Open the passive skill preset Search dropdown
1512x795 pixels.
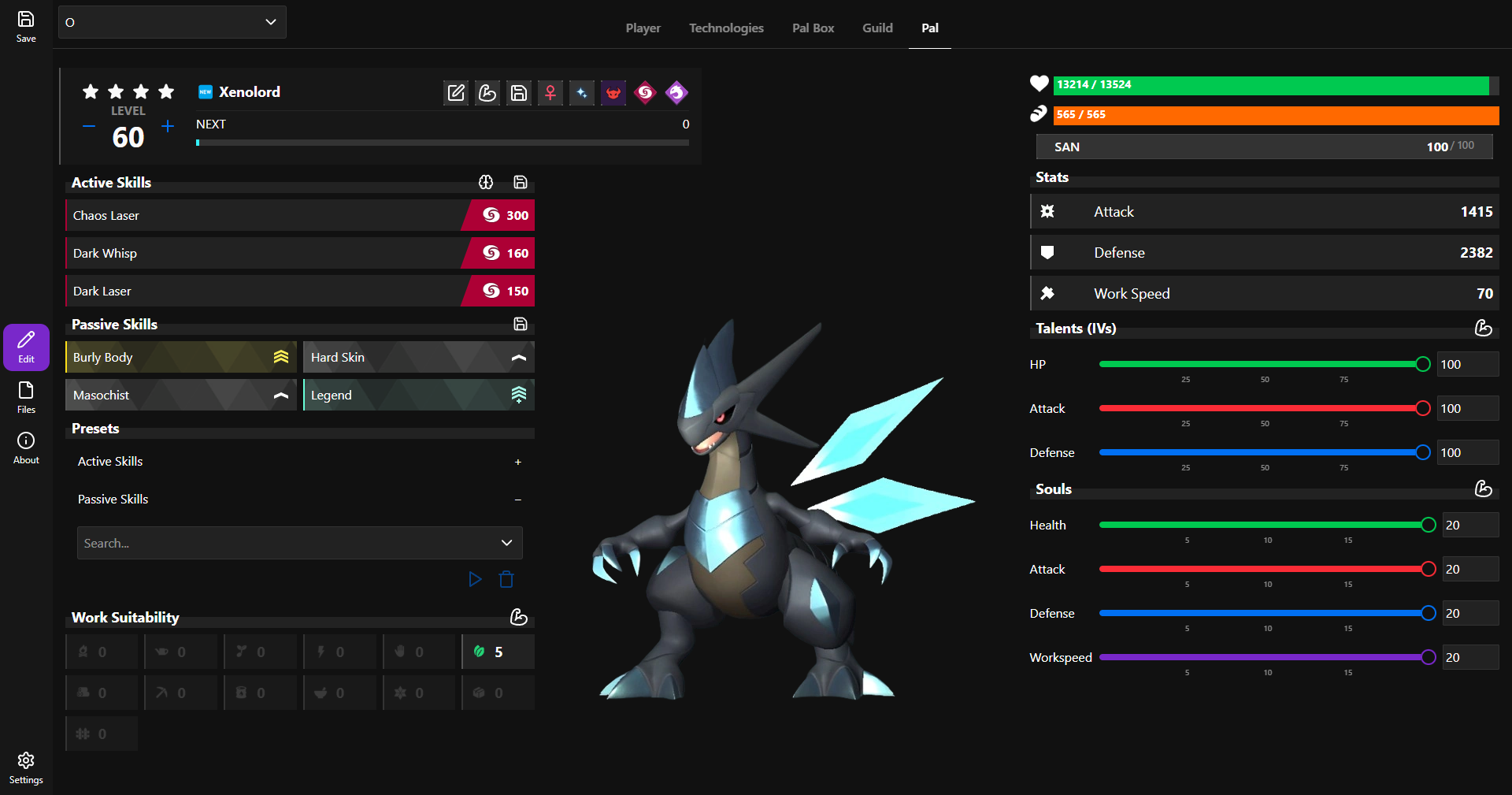click(x=299, y=543)
